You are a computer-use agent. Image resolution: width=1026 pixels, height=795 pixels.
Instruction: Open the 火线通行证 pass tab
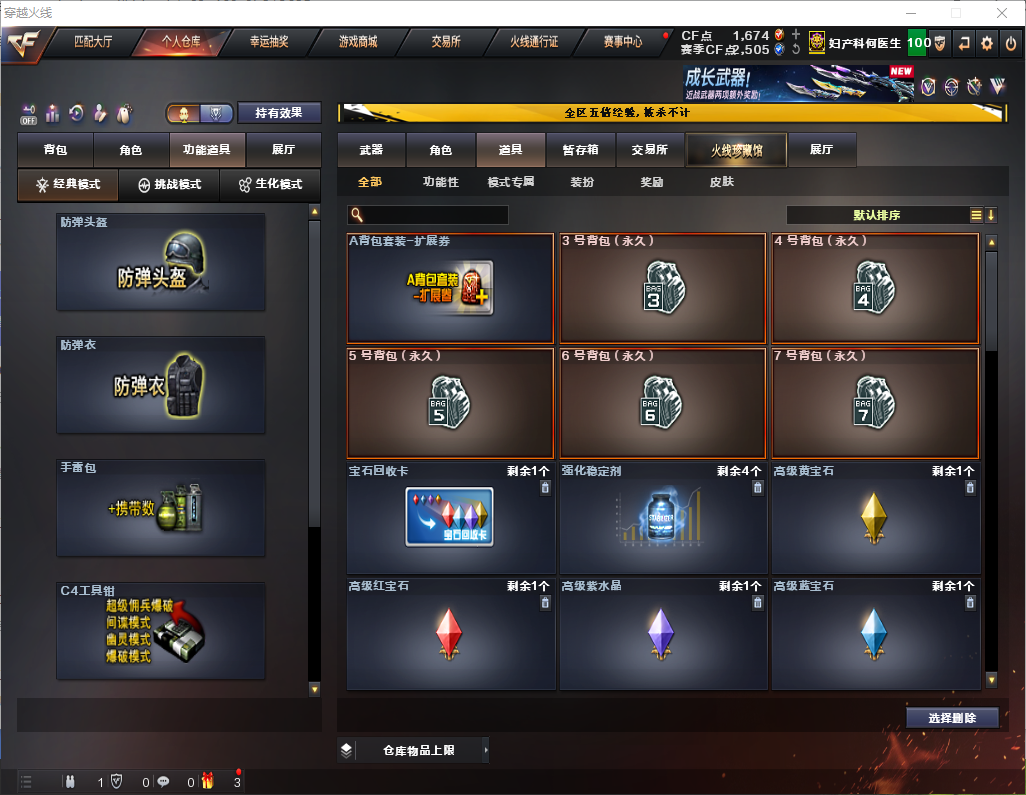534,42
